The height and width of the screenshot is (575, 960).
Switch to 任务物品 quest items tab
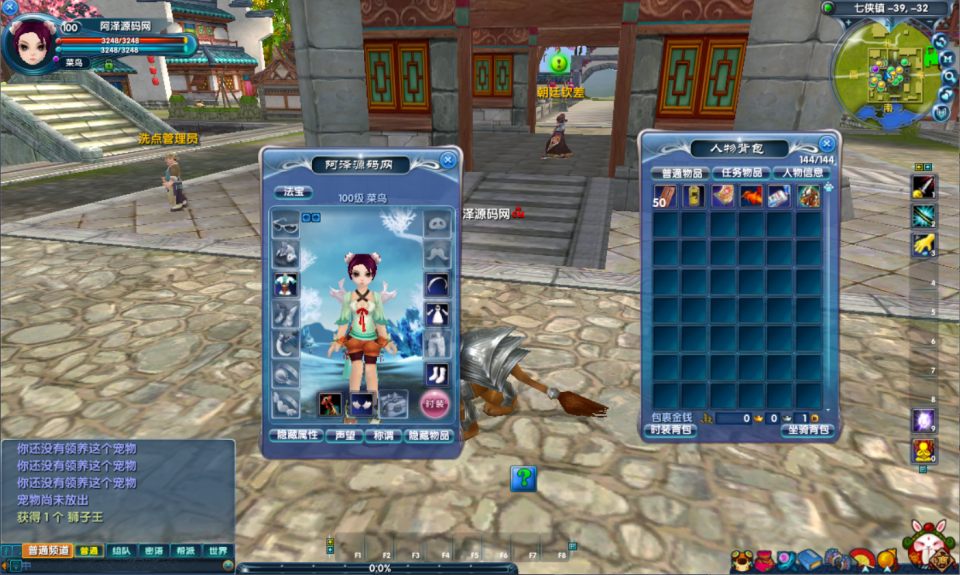point(741,172)
